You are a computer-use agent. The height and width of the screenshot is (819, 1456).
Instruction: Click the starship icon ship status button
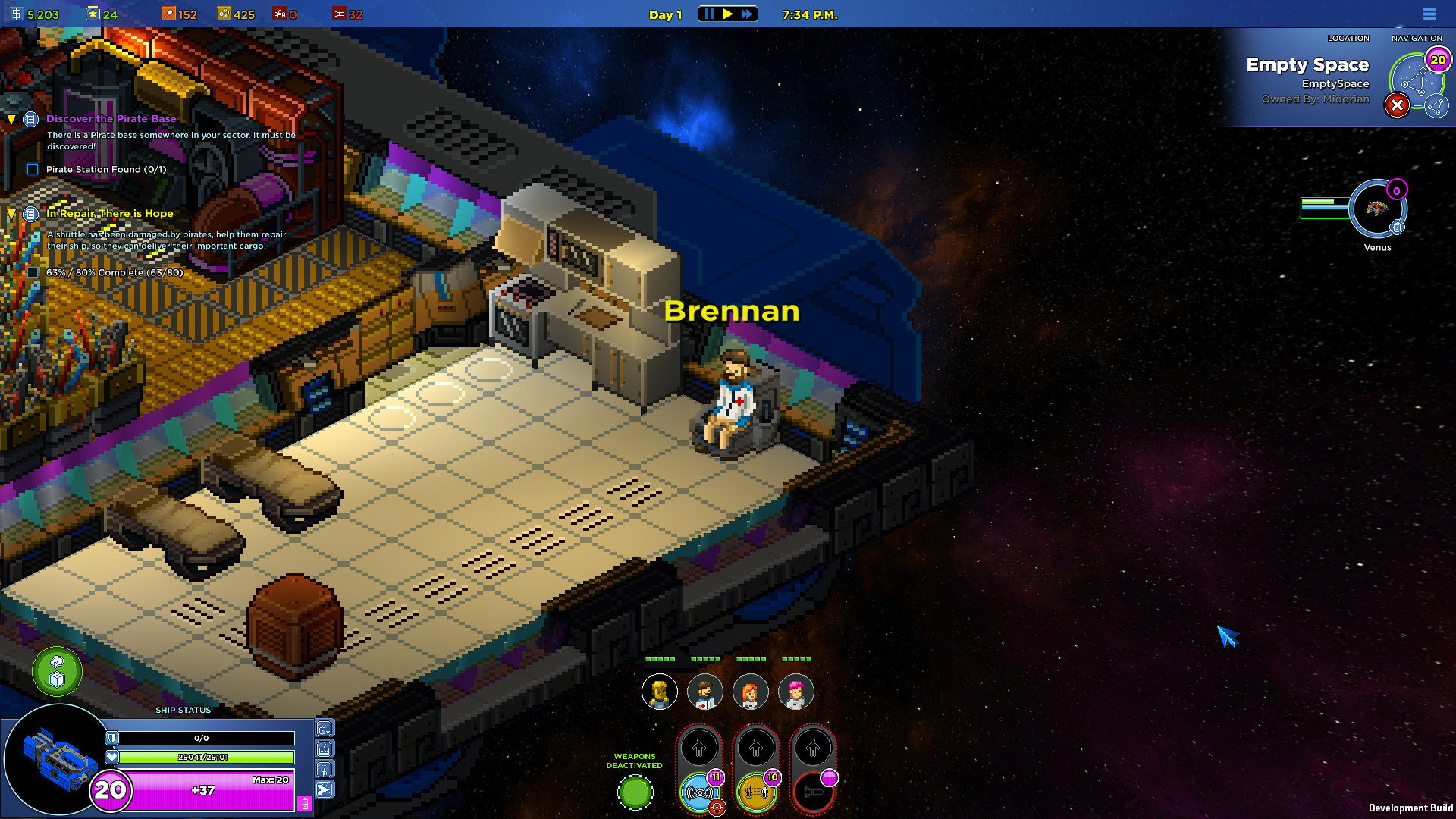[325, 790]
